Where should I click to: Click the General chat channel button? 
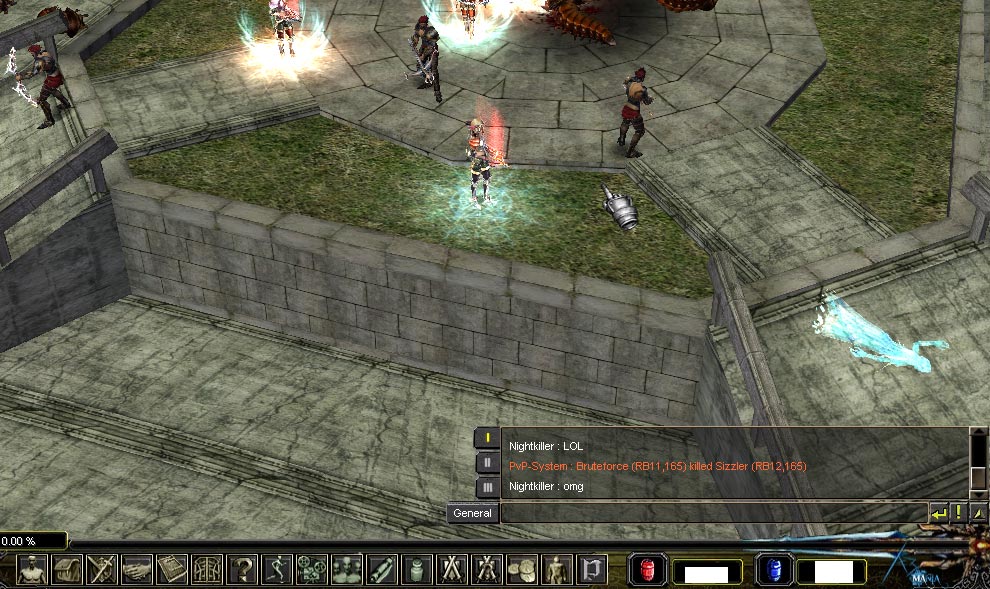472,513
